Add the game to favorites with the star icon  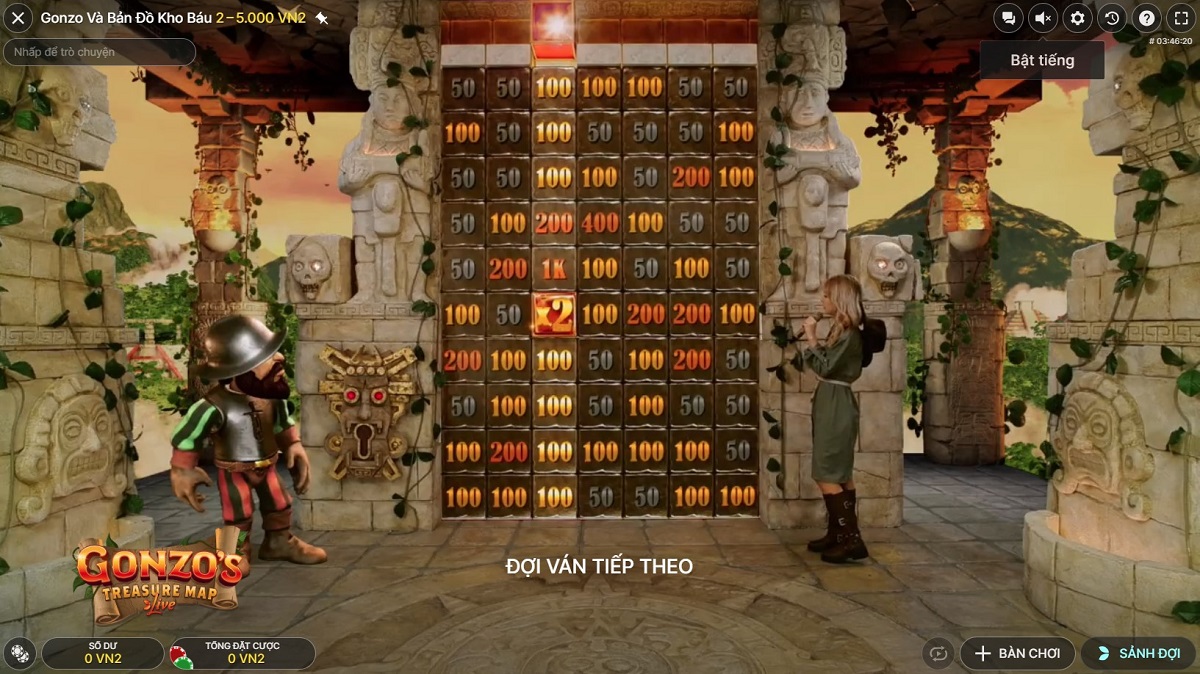[x=322, y=18]
